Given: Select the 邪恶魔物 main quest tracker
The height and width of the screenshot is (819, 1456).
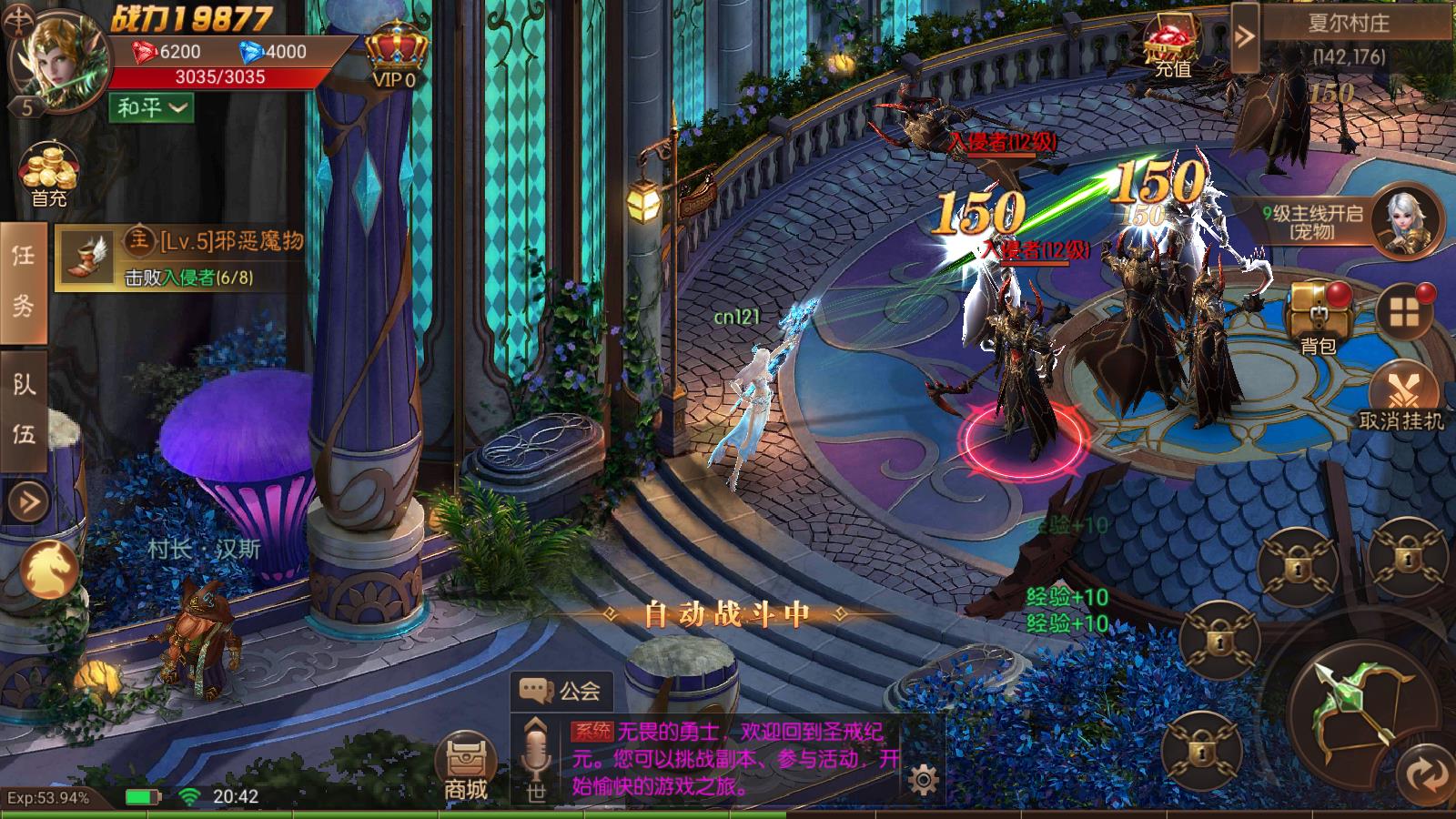Looking at the screenshot, I should 182,257.
